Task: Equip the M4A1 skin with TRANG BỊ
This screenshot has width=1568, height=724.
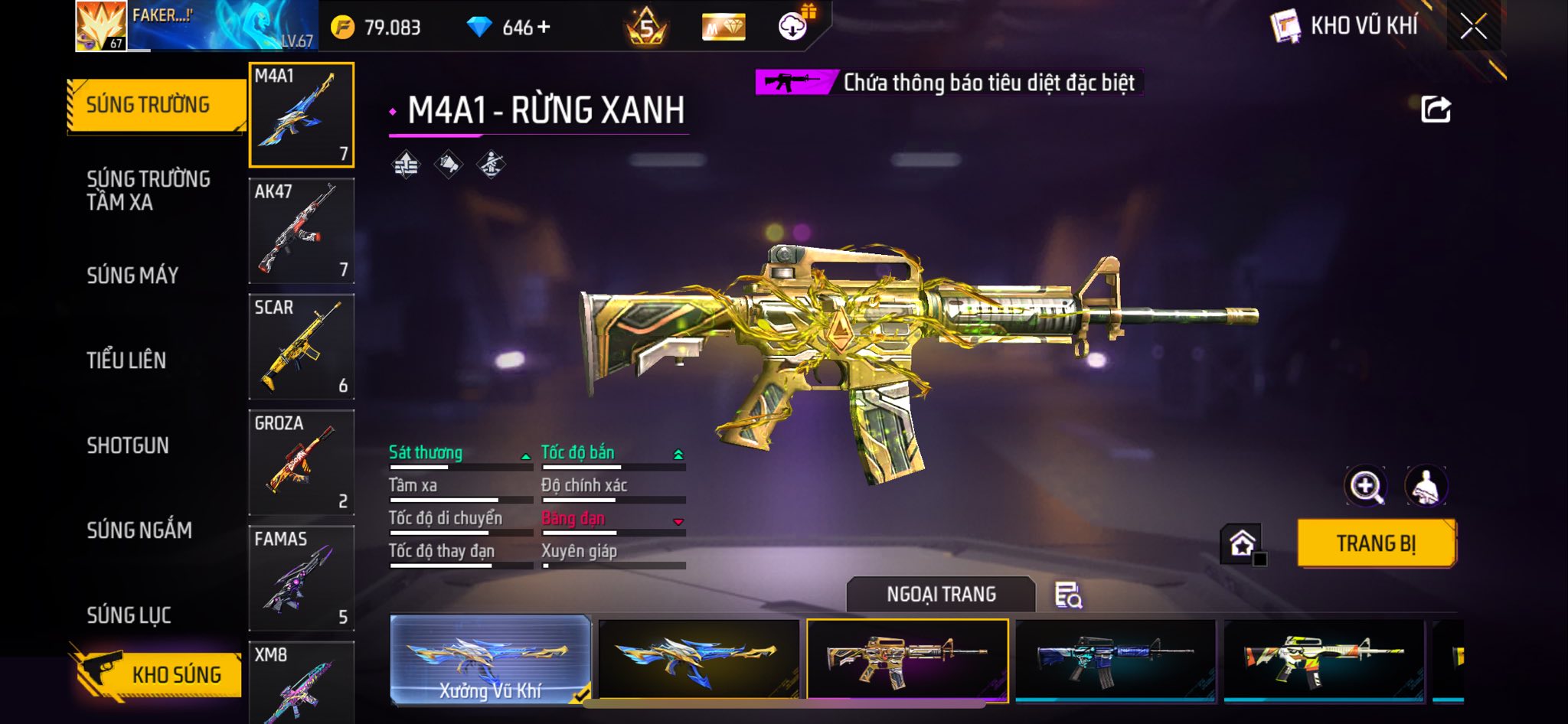Action: pyautogui.click(x=1376, y=543)
